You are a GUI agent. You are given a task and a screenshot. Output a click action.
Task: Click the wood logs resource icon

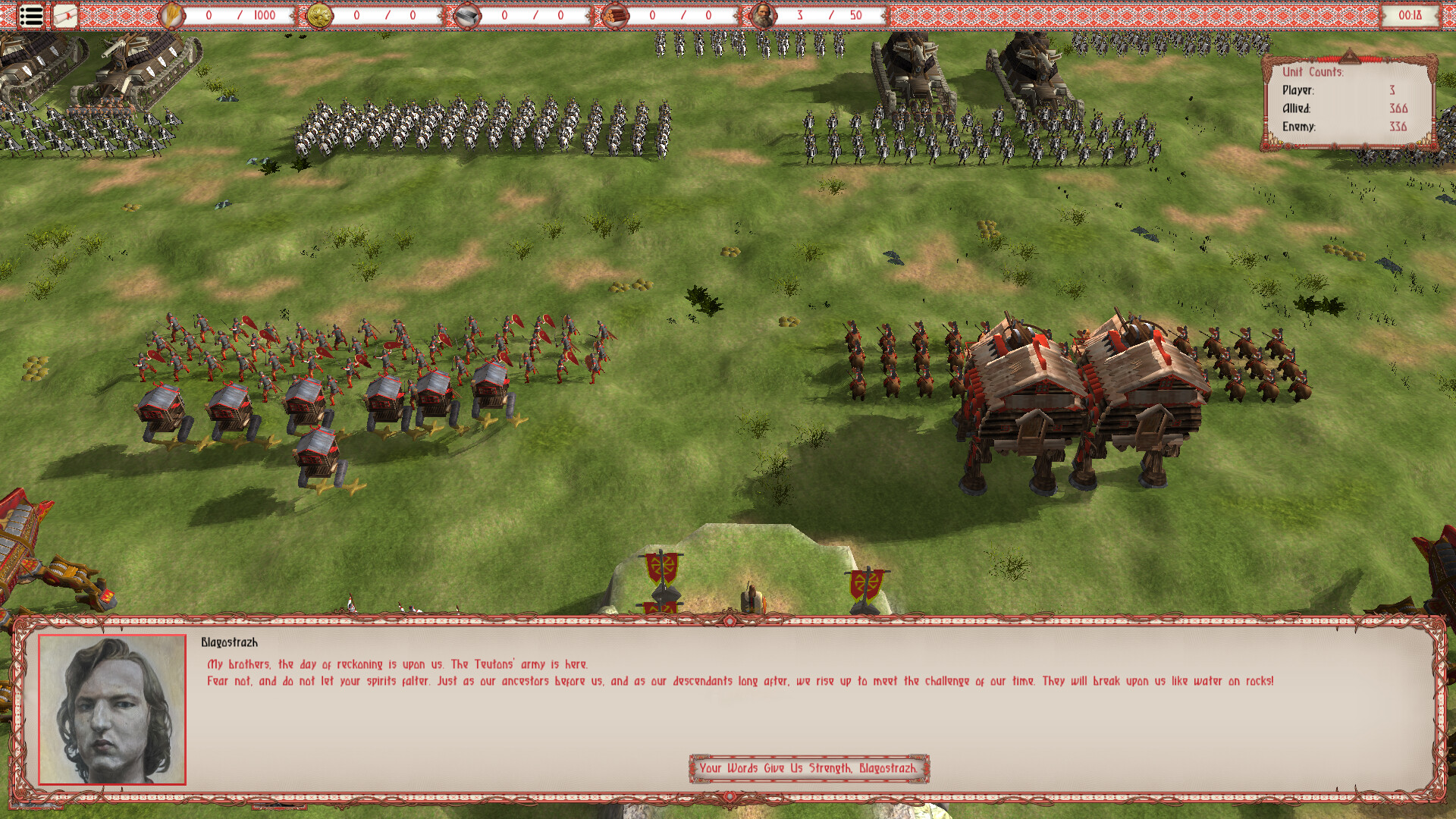[616, 14]
